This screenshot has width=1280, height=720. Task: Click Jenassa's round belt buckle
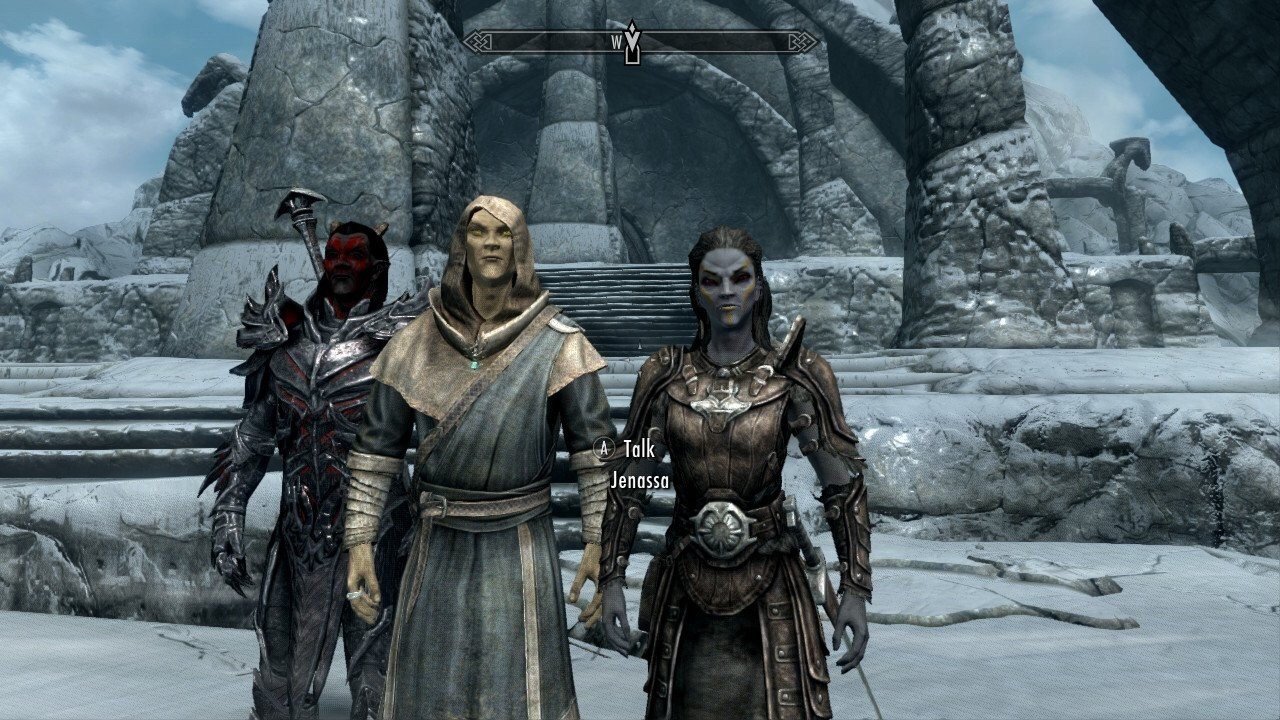722,527
